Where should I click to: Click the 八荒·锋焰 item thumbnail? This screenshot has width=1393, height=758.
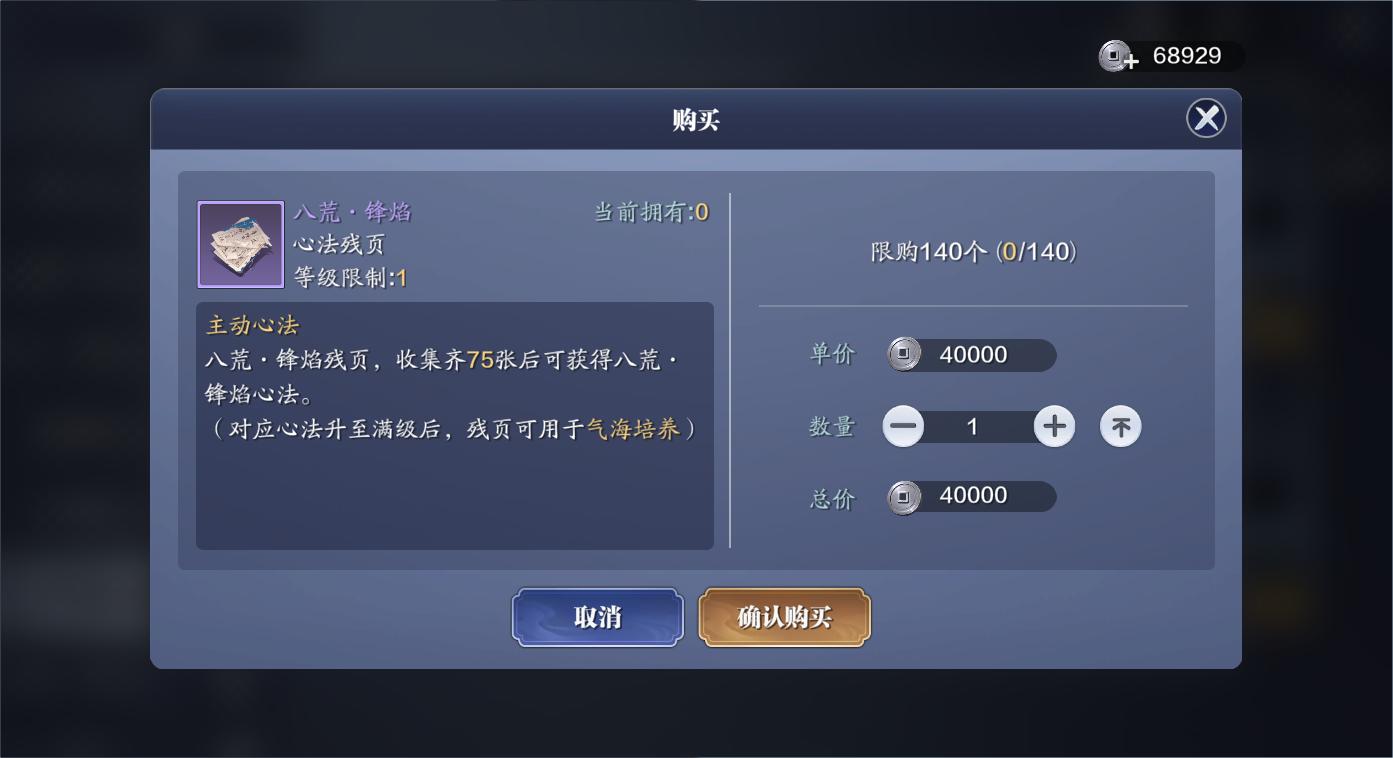point(240,243)
